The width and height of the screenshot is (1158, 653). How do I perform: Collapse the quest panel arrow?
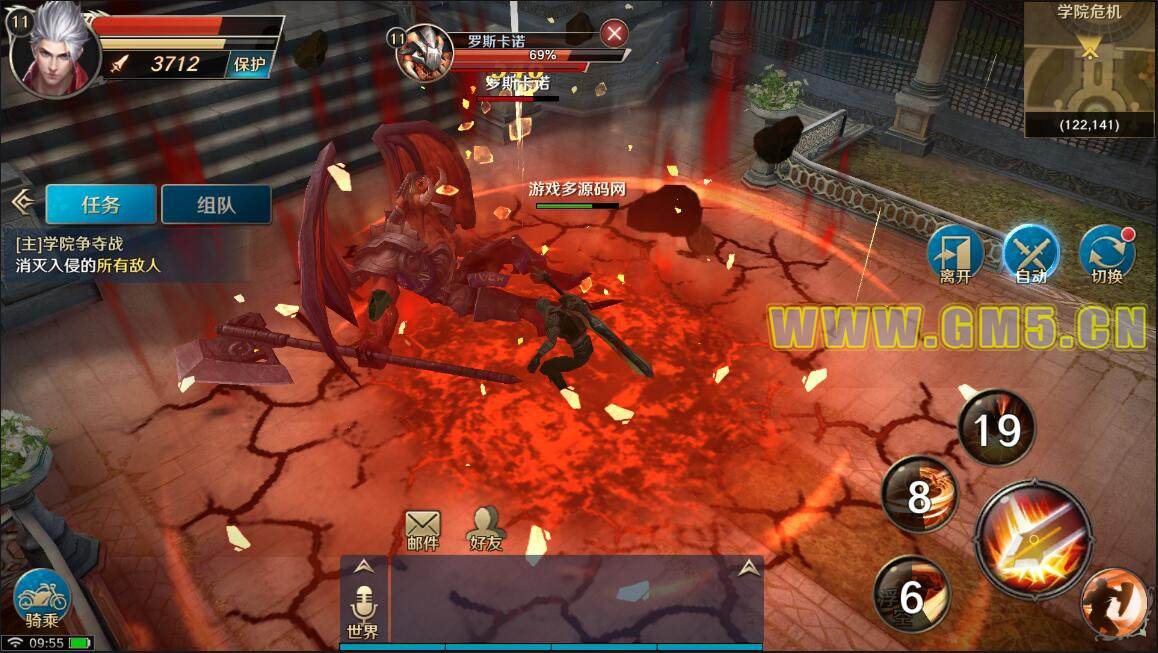coord(21,203)
